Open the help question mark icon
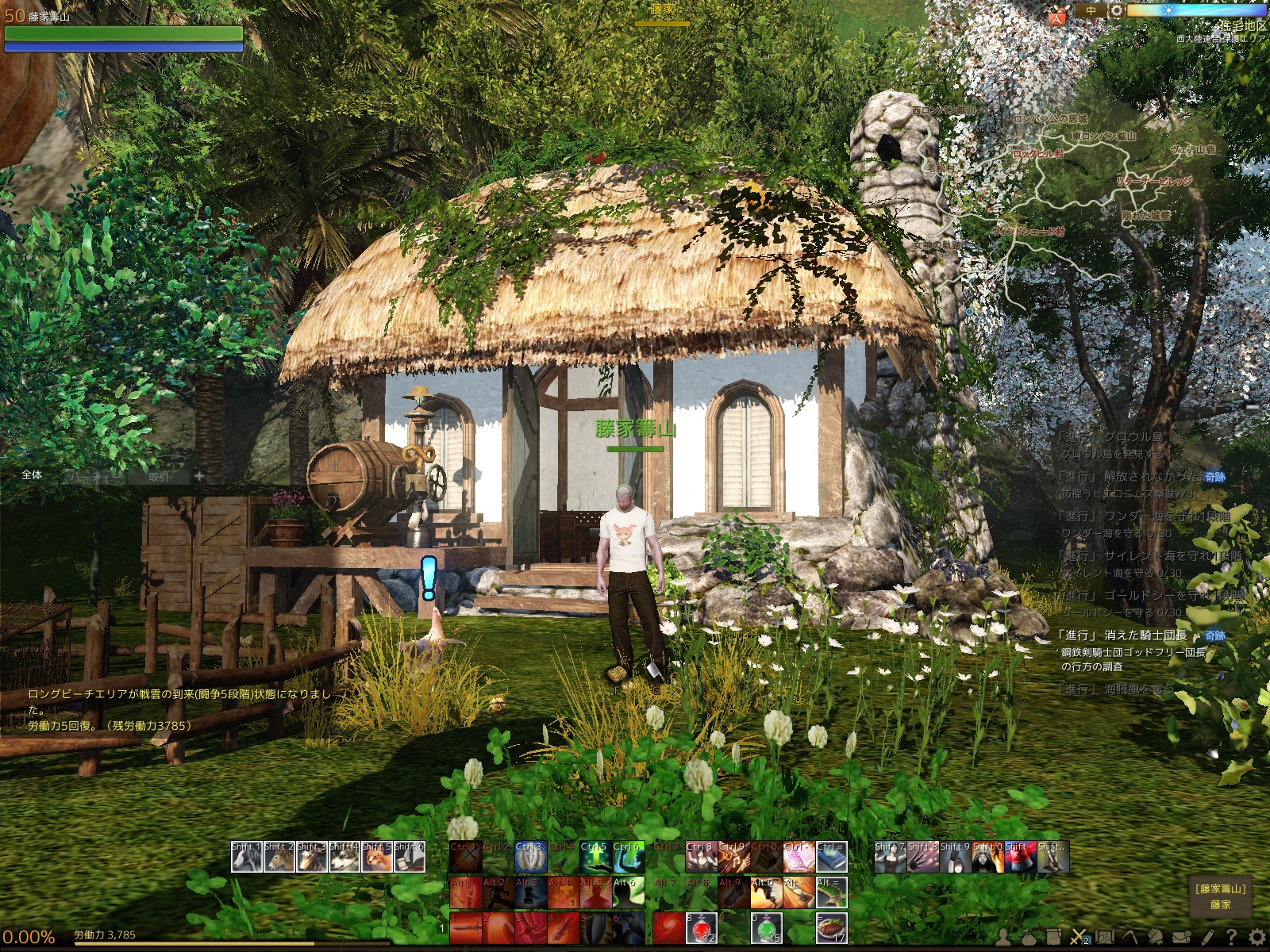Screen dimensions: 1270x952 (1231, 938)
